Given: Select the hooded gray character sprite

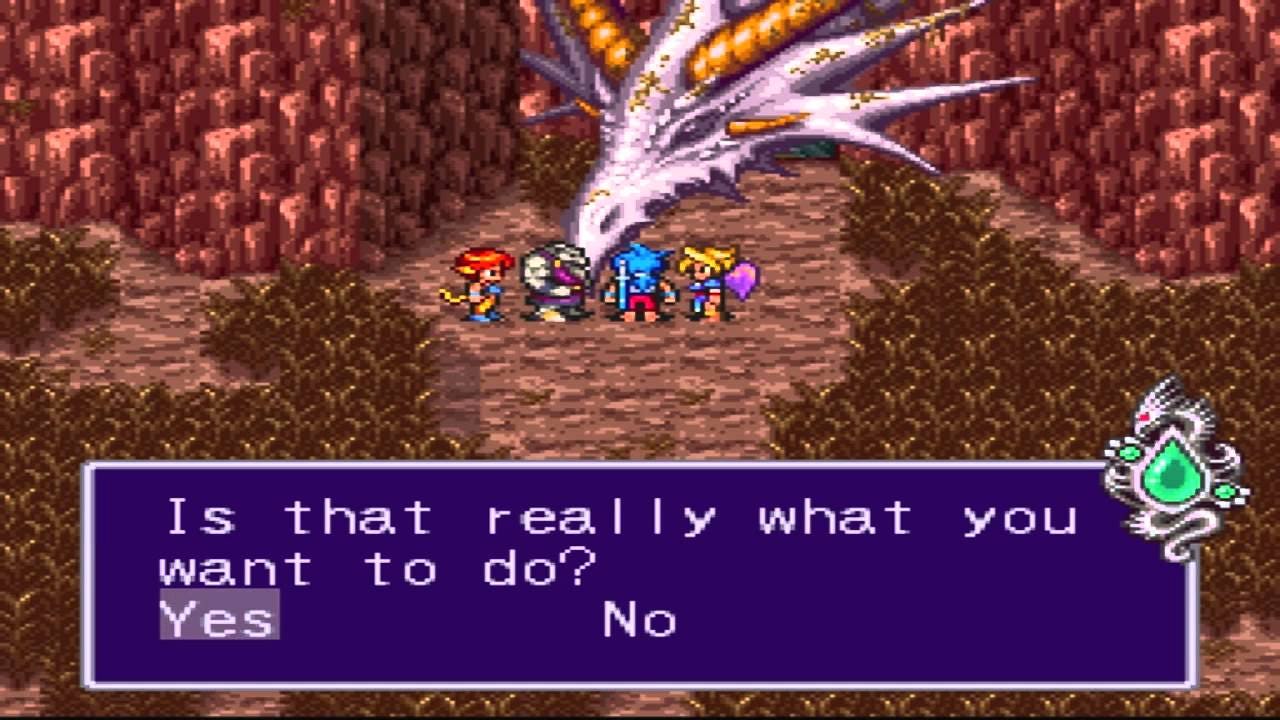Looking at the screenshot, I should click(555, 280).
